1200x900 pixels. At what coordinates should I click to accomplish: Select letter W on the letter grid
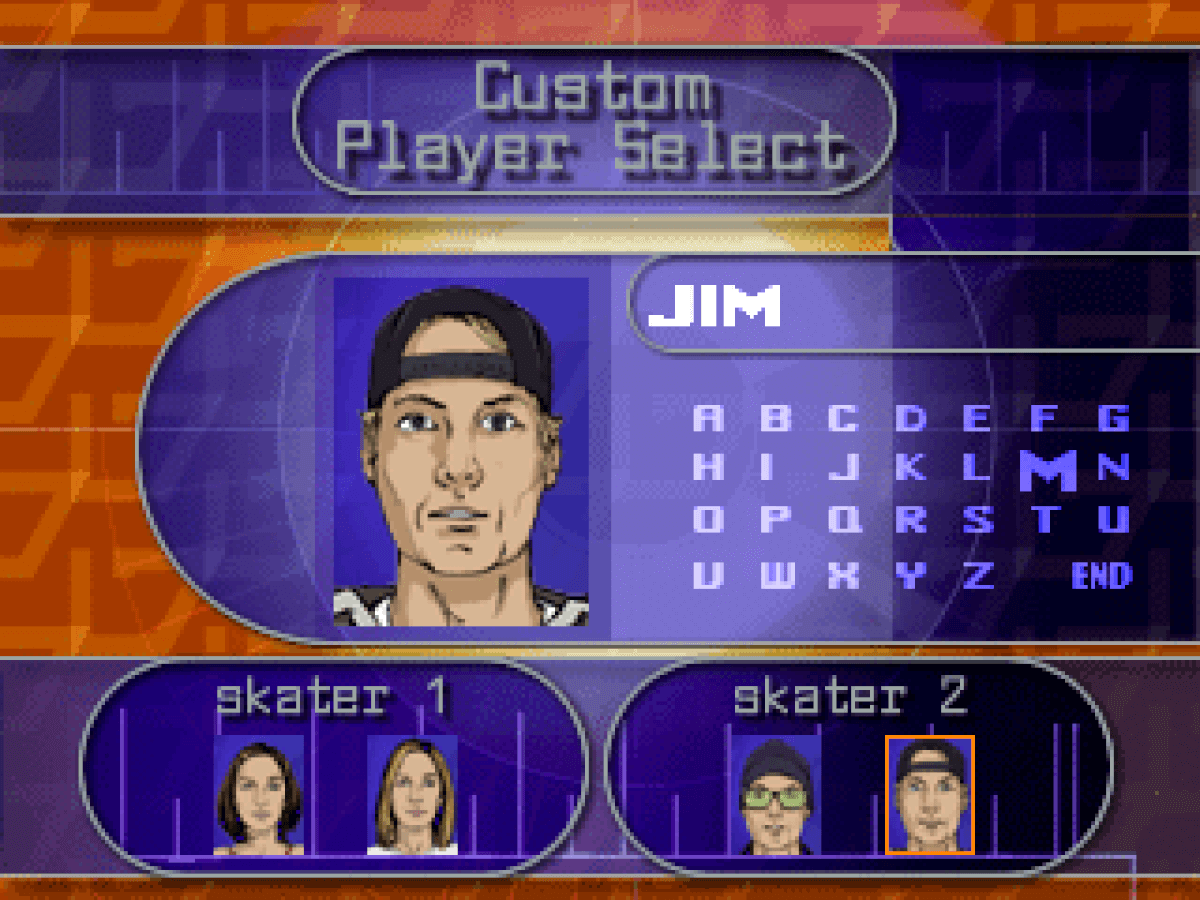click(775, 575)
